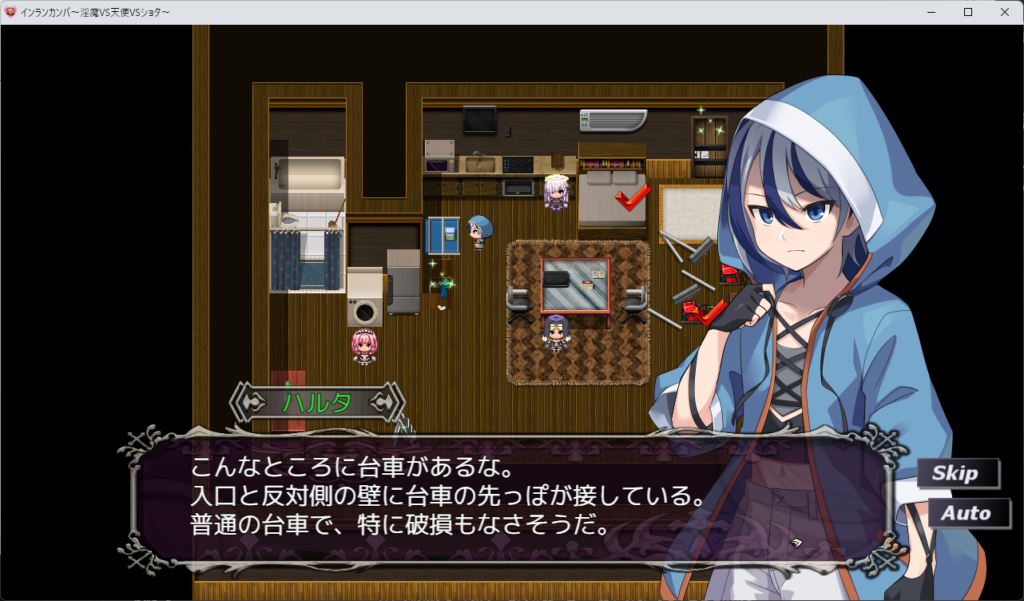Close the game window
The image size is (1024, 601).
coord(1000,12)
